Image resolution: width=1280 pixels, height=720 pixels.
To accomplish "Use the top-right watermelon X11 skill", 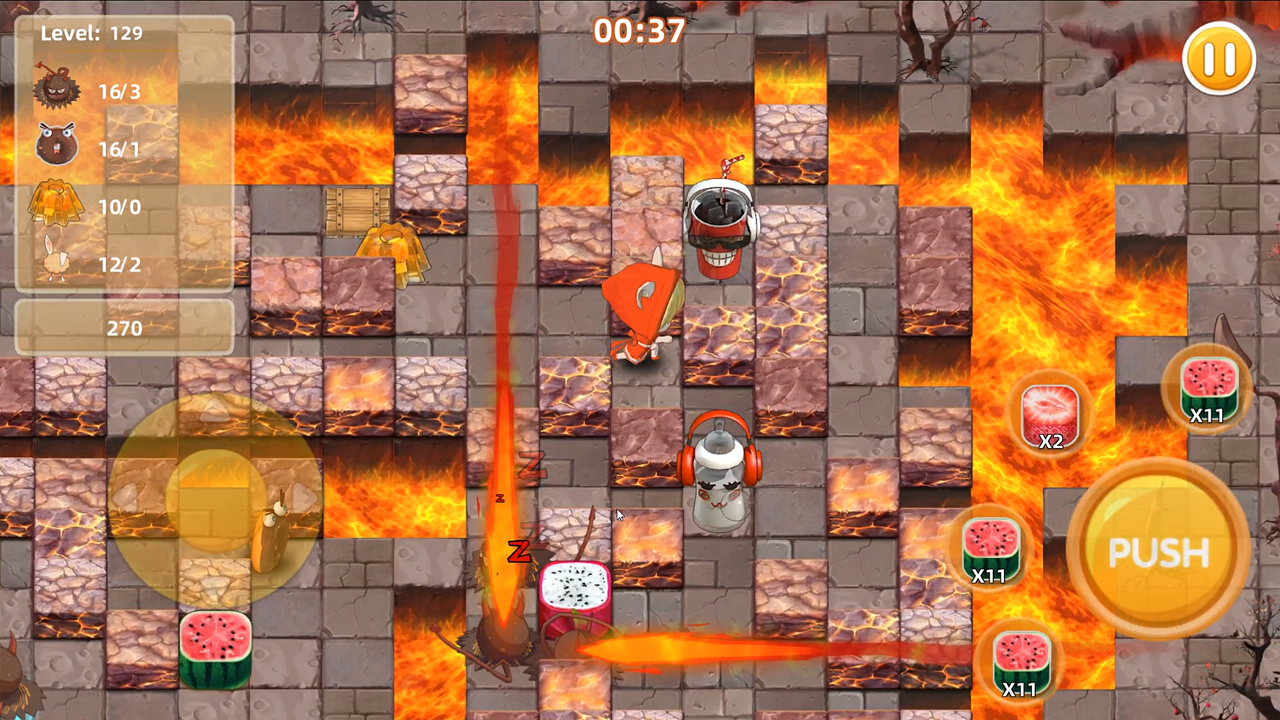I will click(1210, 390).
